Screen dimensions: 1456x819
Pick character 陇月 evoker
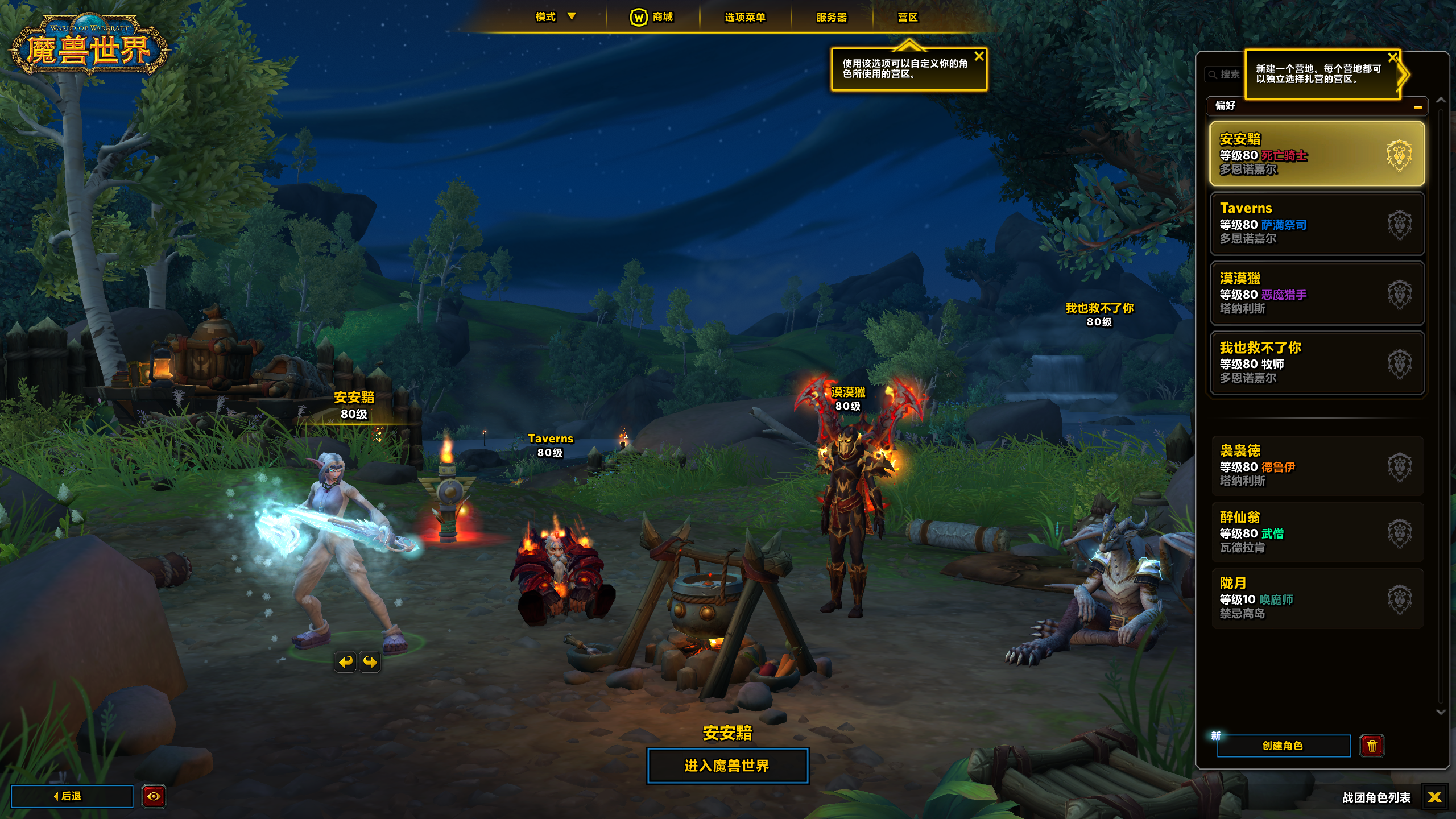pos(1317,598)
